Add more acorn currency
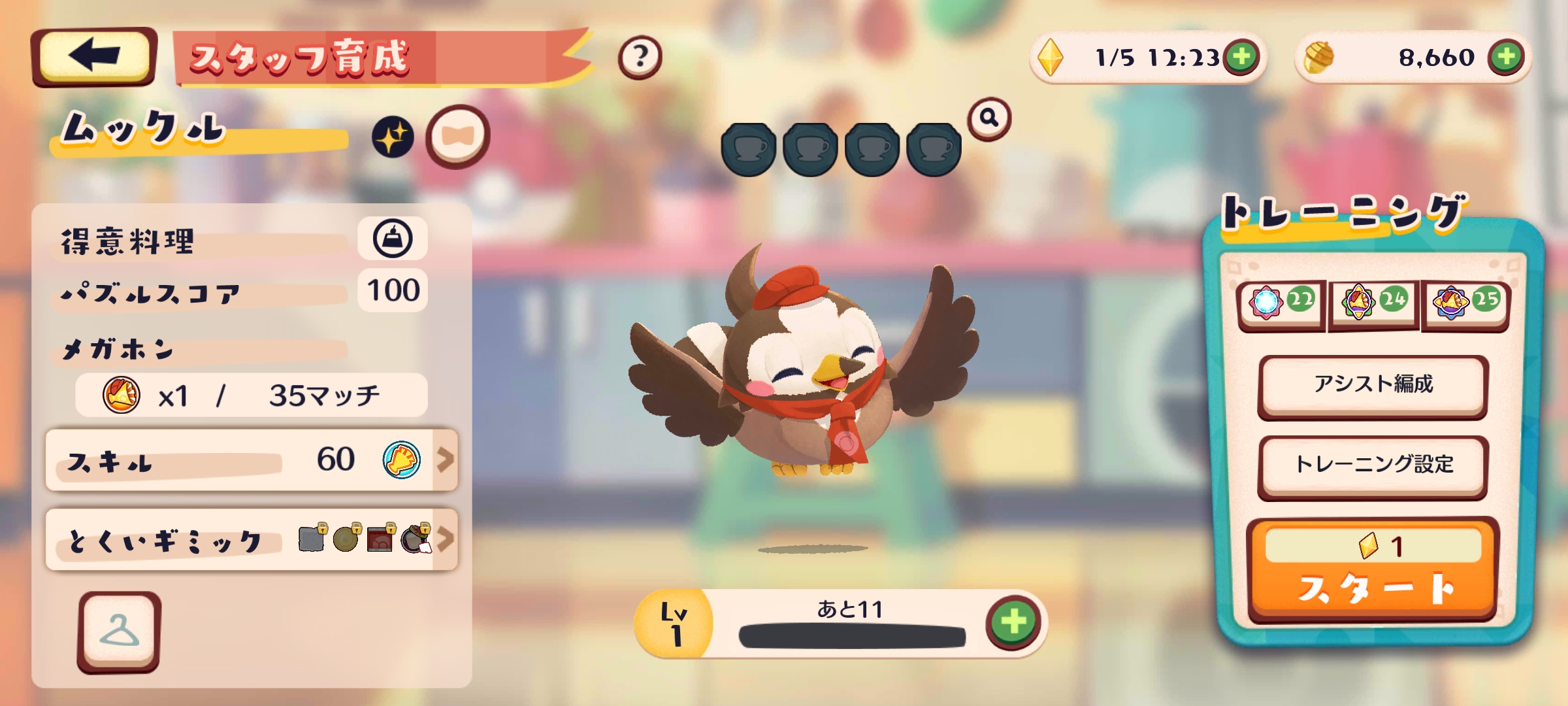 1506,58
